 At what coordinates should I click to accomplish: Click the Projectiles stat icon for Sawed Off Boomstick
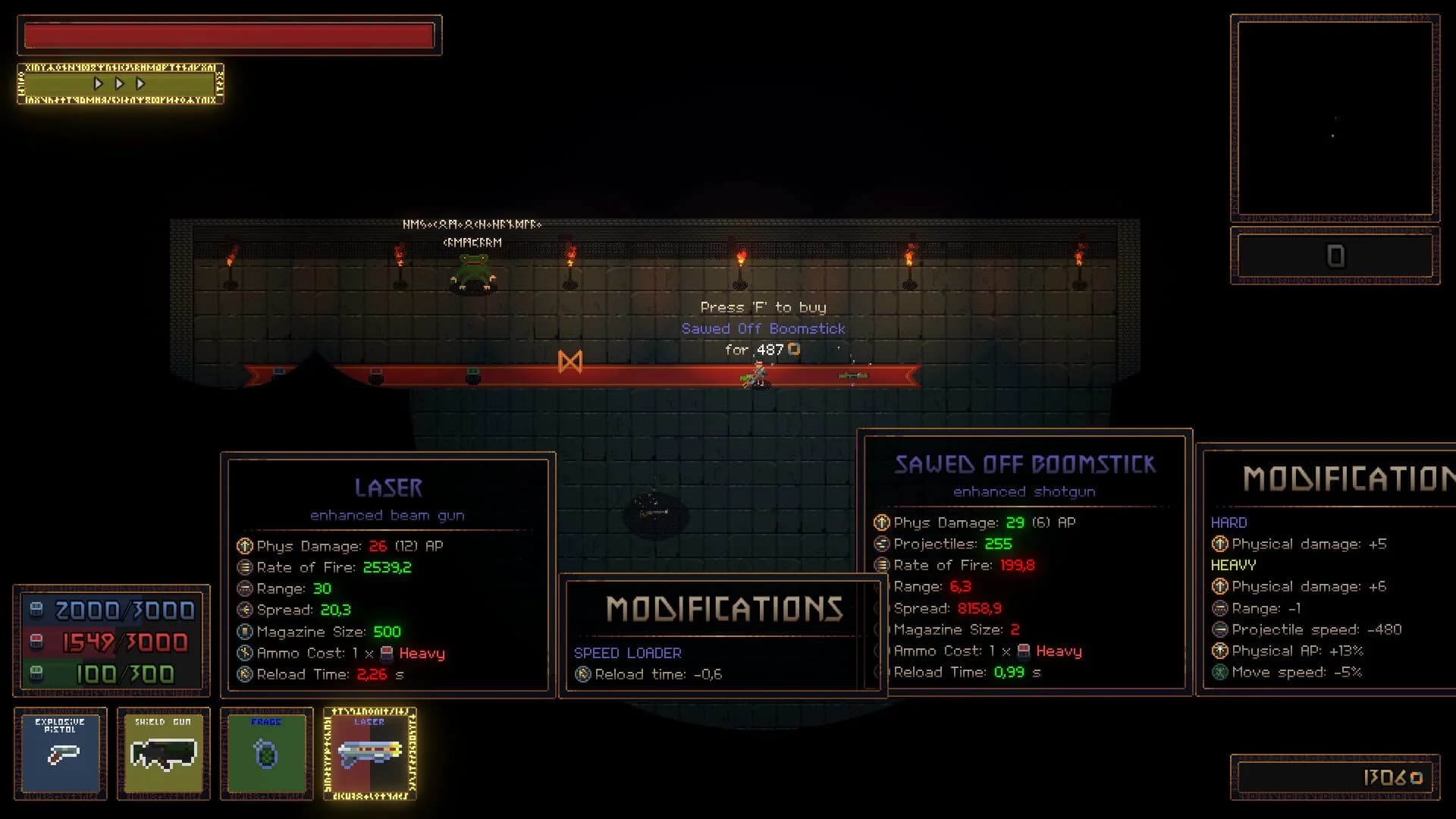tap(880, 544)
